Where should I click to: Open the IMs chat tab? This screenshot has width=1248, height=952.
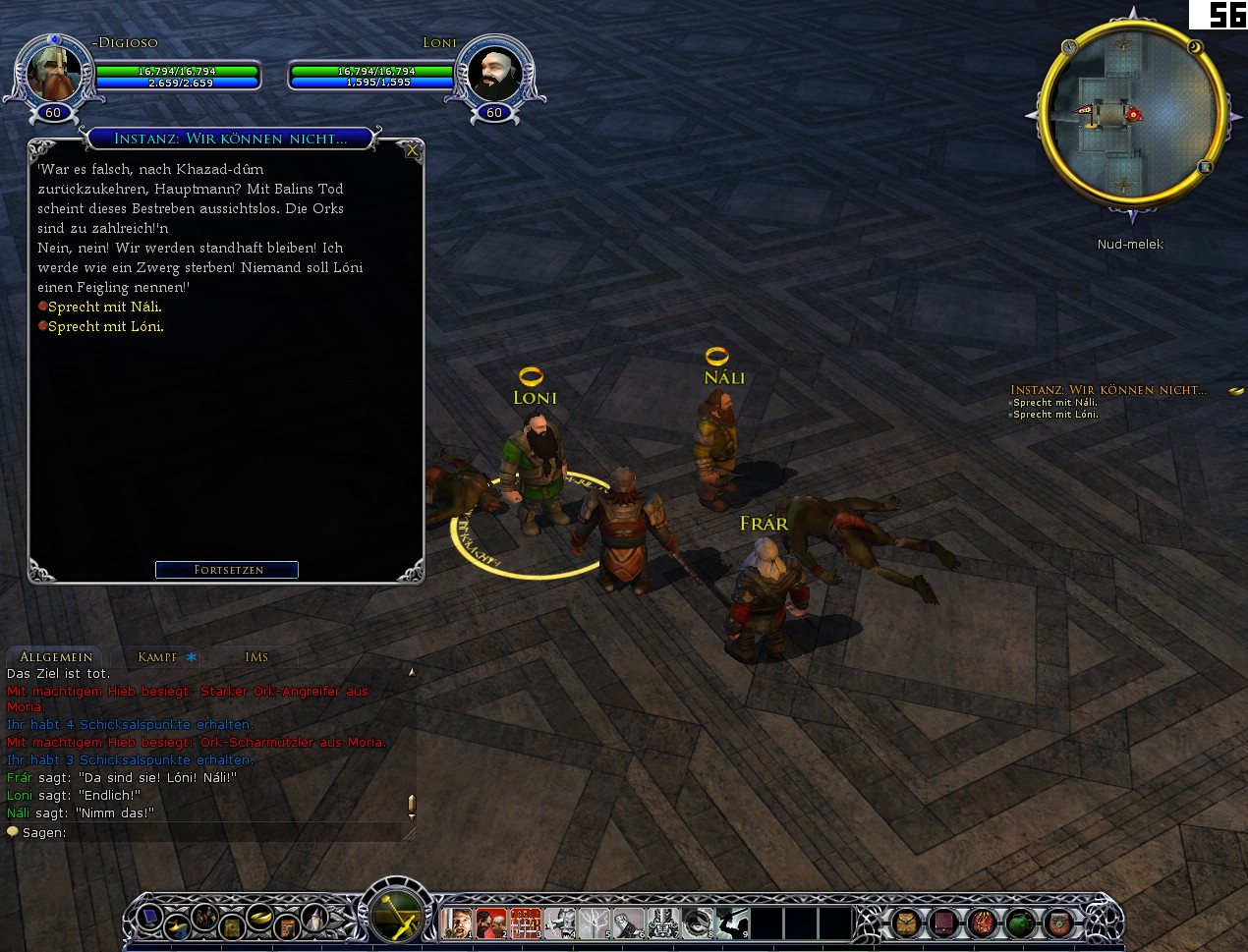pos(256,657)
